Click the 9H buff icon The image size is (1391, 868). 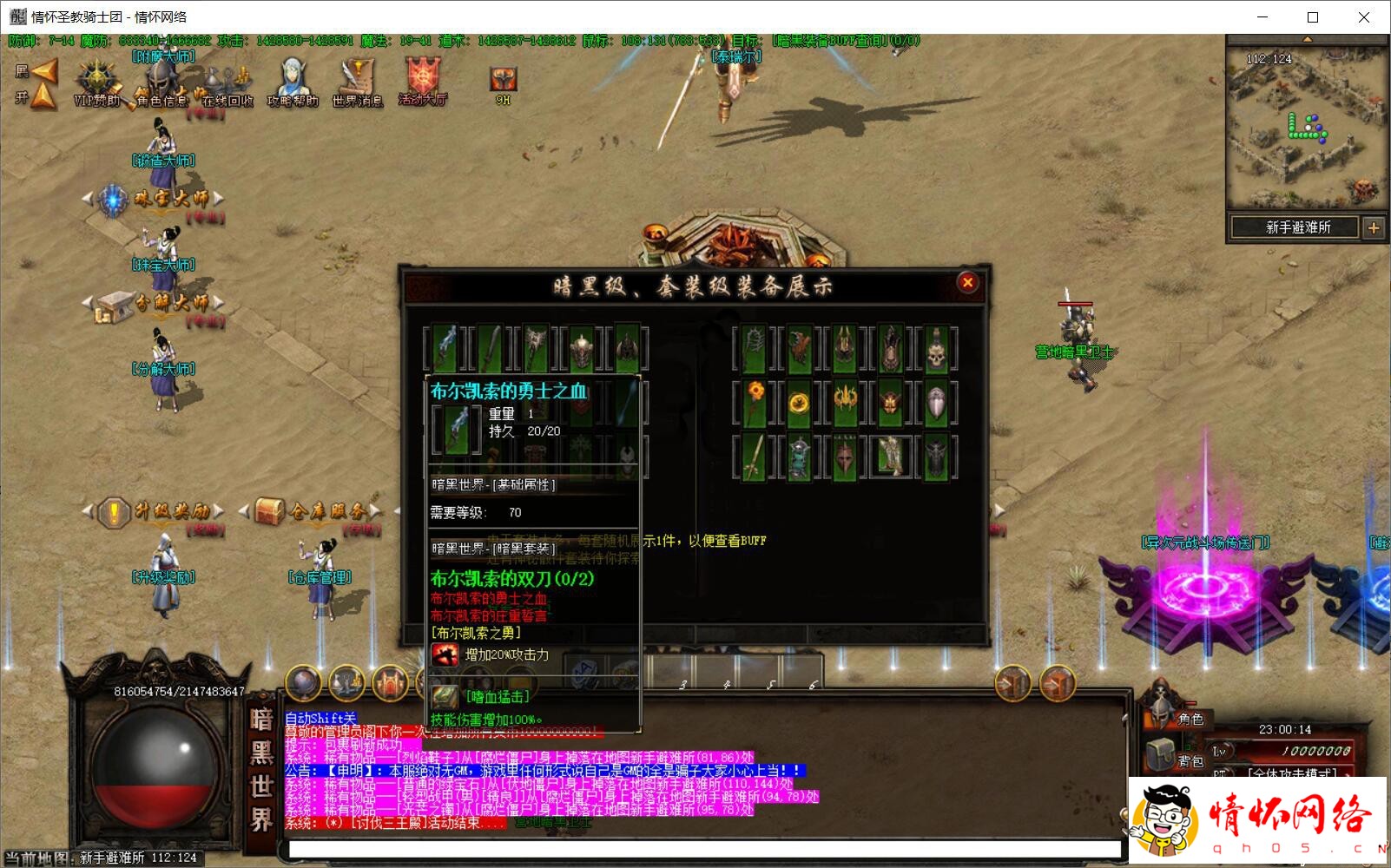pyautogui.click(x=503, y=82)
